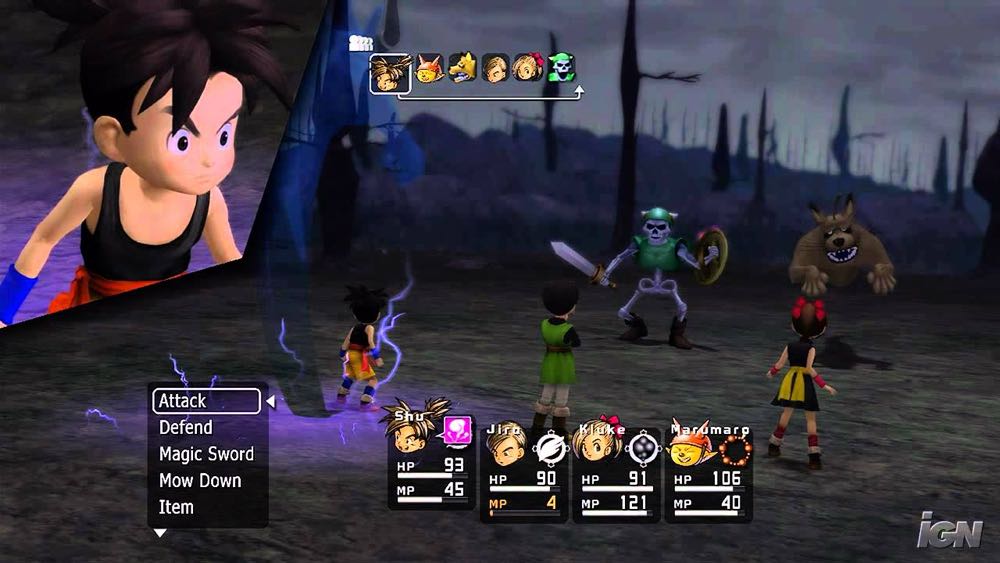This screenshot has height=563, width=1000.
Task: Click the menu's downward scroll arrow
Action: pos(159,534)
